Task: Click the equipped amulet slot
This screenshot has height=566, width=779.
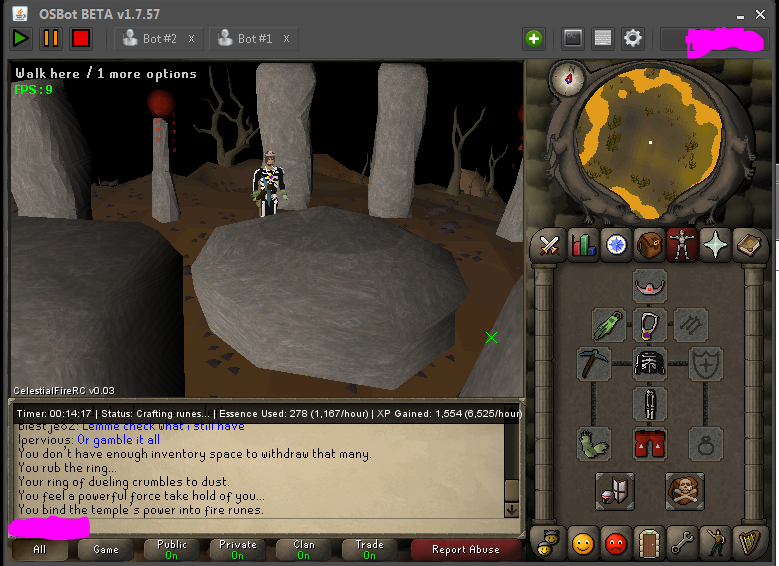Action: [x=650, y=324]
